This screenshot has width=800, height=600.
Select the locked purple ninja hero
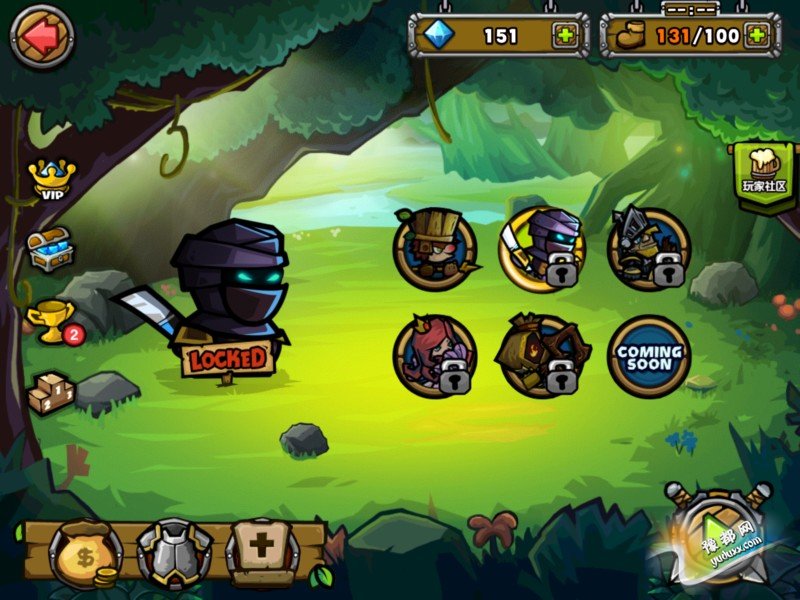pos(541,249)
